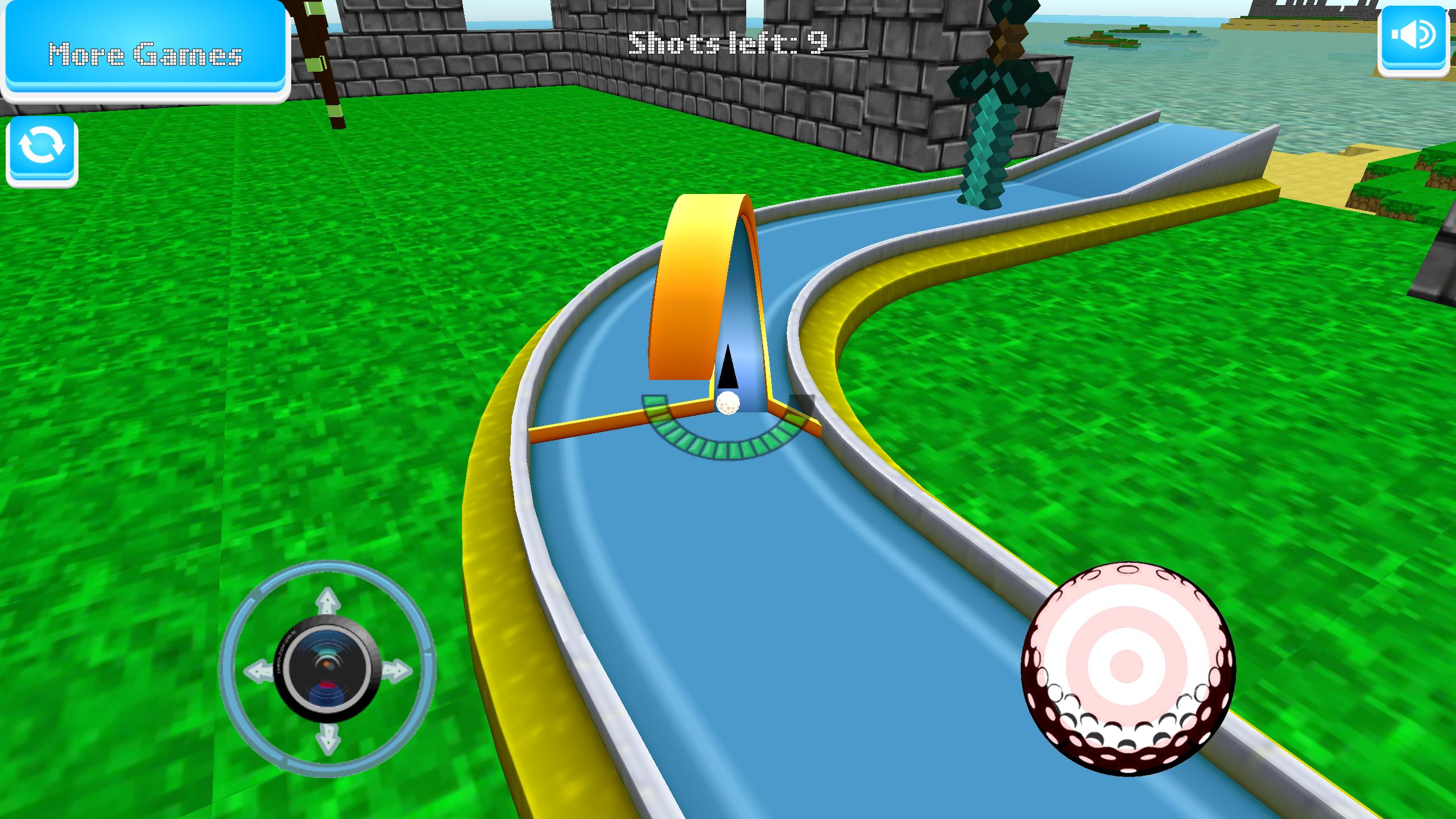Click the restart arrows button
The image size is (1456, 819).
[42, 149]
